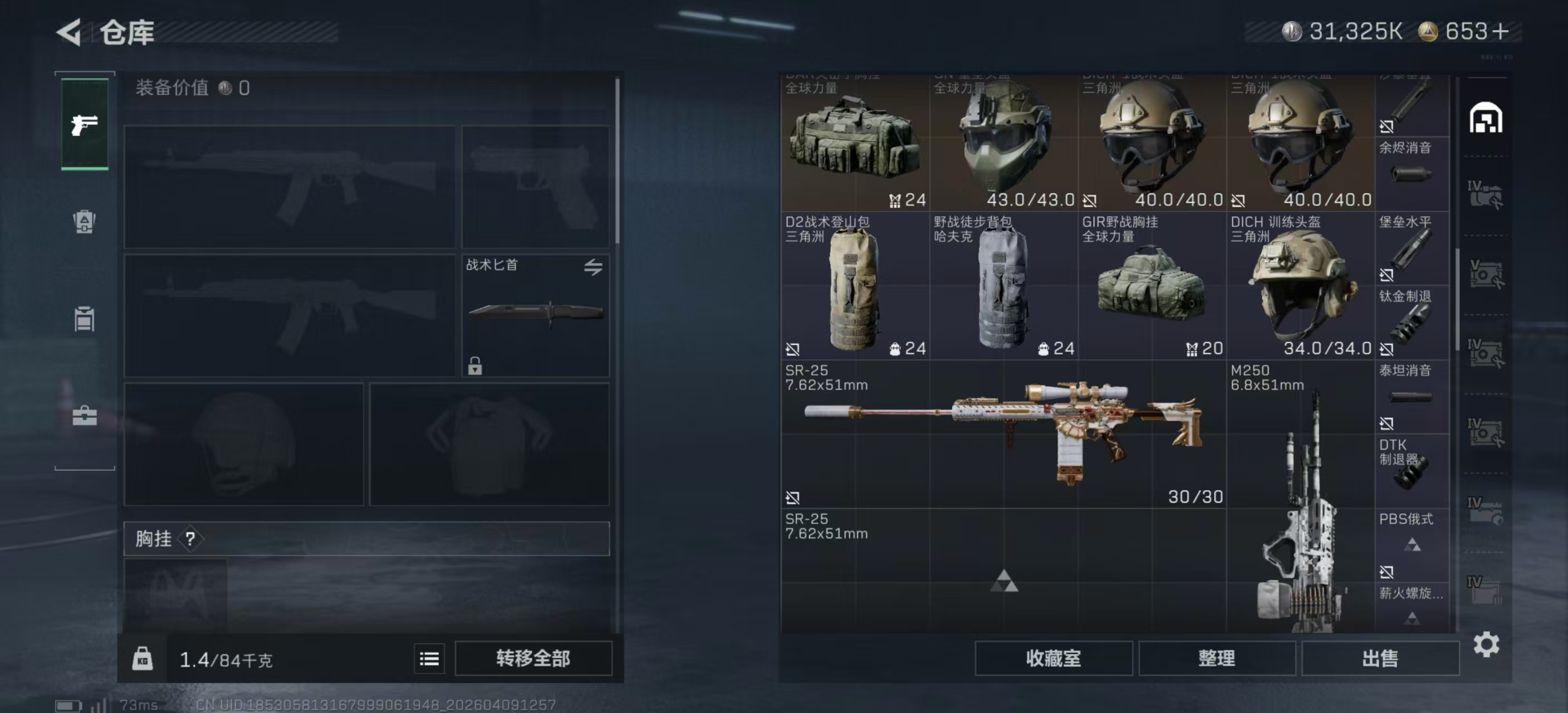Click the list view icon near weight indicator
Screen dimensions: 1568x713
429,659
